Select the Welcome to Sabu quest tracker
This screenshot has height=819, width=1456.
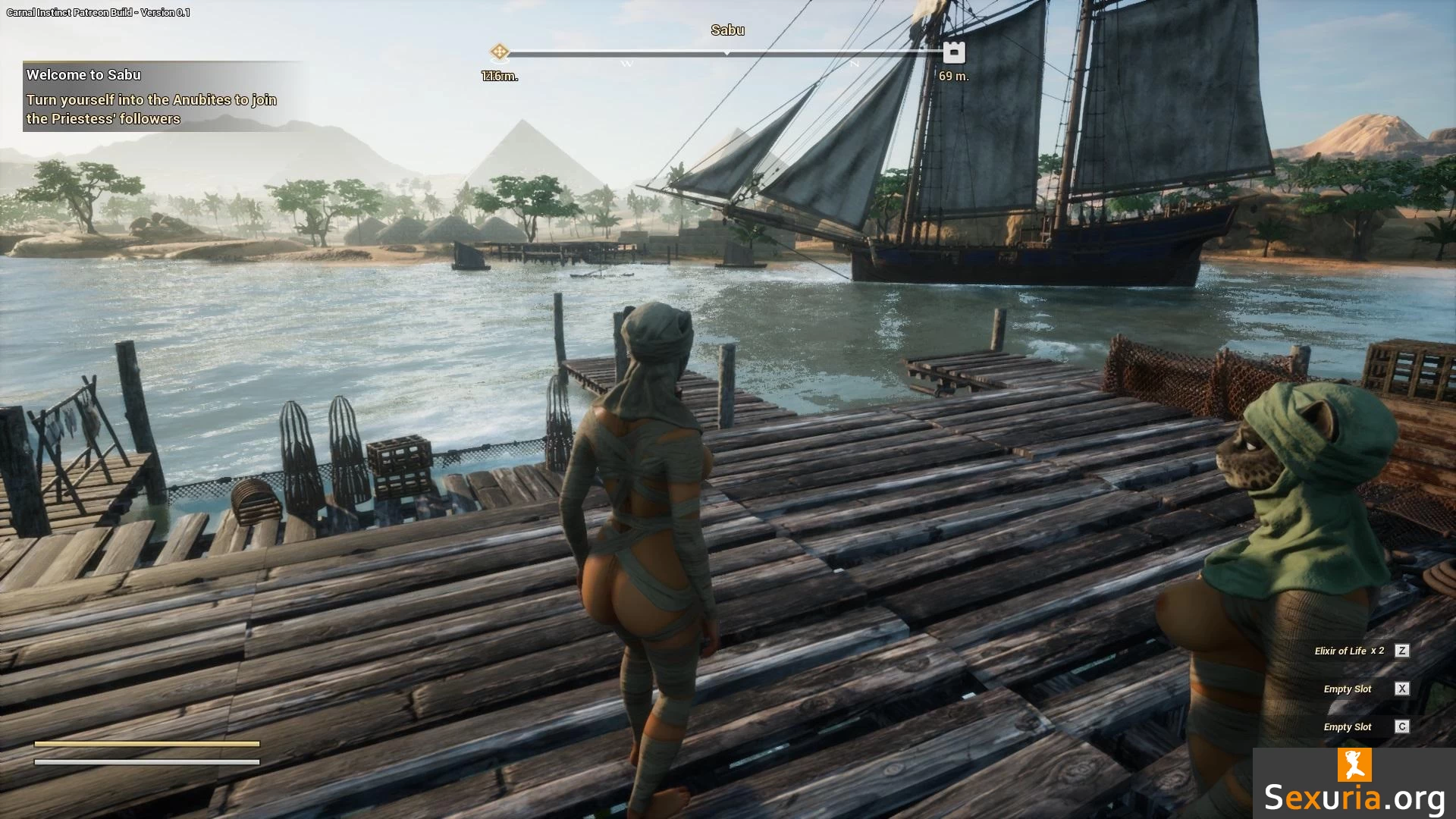coord(152,96)
